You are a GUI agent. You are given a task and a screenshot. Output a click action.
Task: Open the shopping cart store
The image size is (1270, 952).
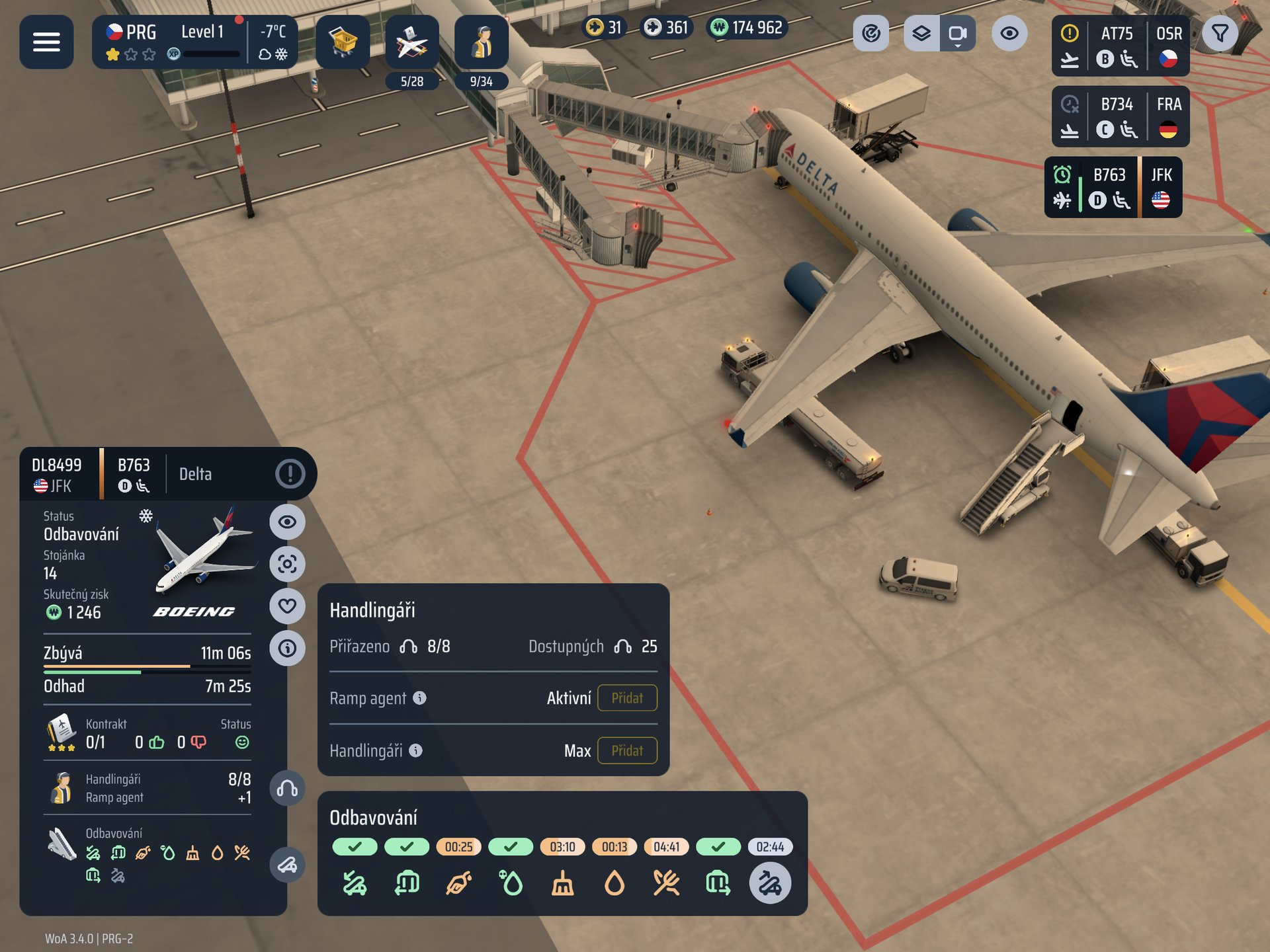tap(343, 42)
